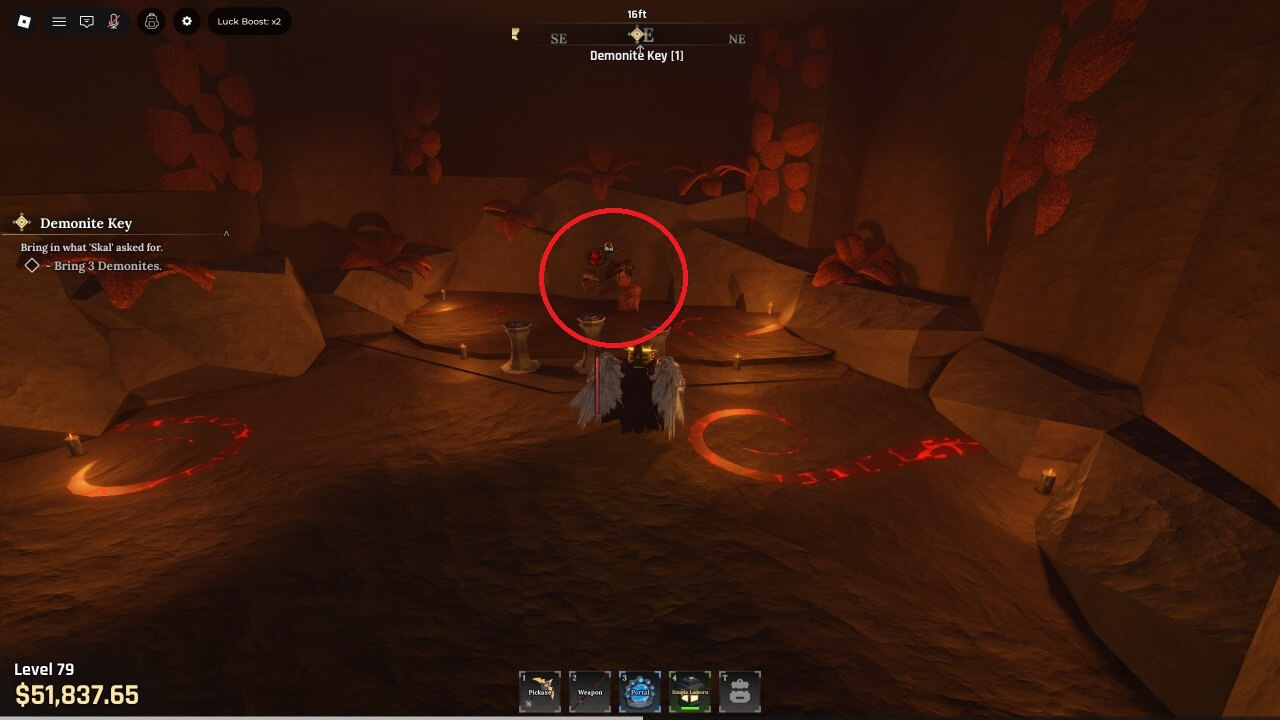Select the Portal hotbar slot

point(640,691)
